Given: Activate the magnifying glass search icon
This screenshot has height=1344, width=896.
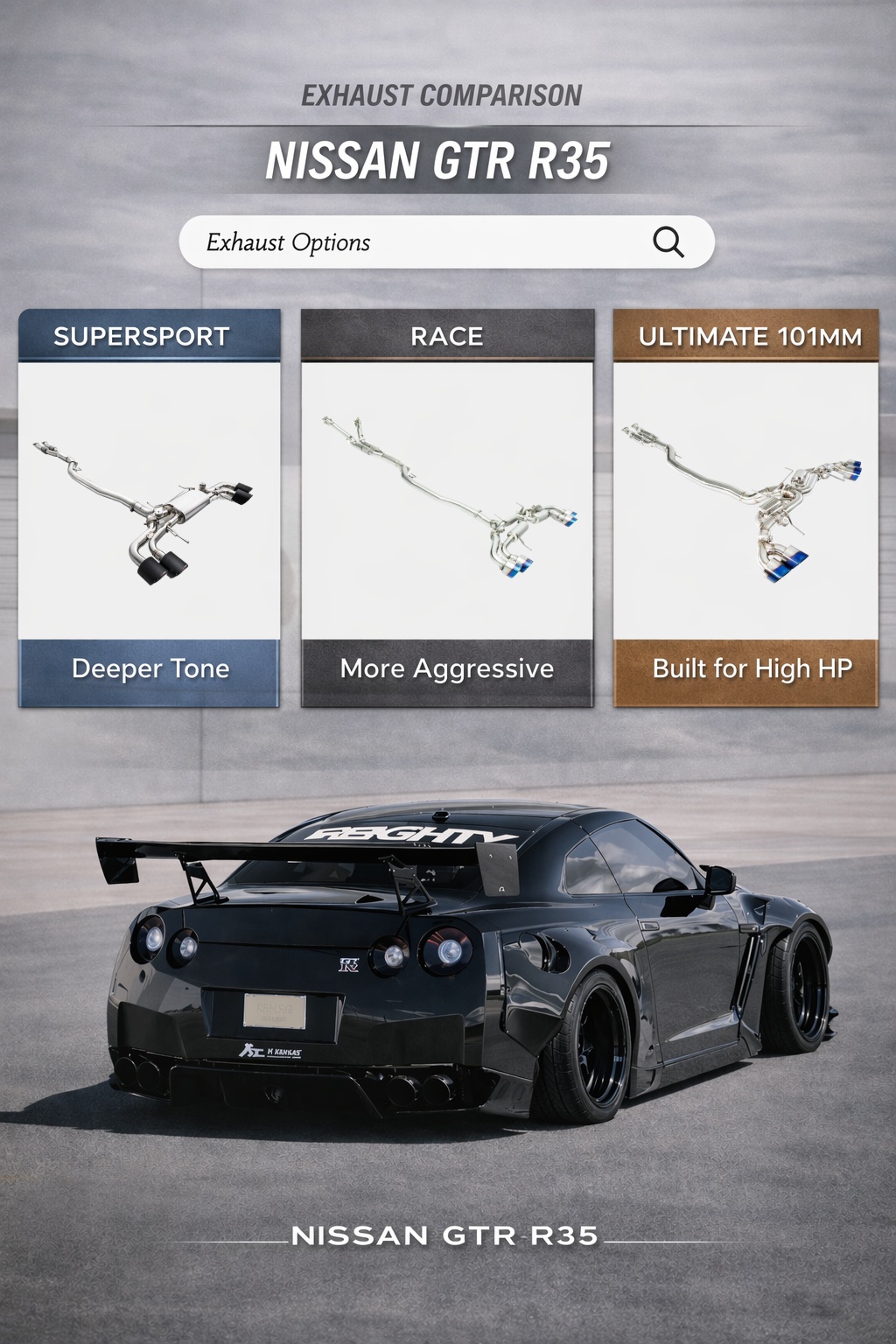Looking at the screenshot, I should point(668,241).
